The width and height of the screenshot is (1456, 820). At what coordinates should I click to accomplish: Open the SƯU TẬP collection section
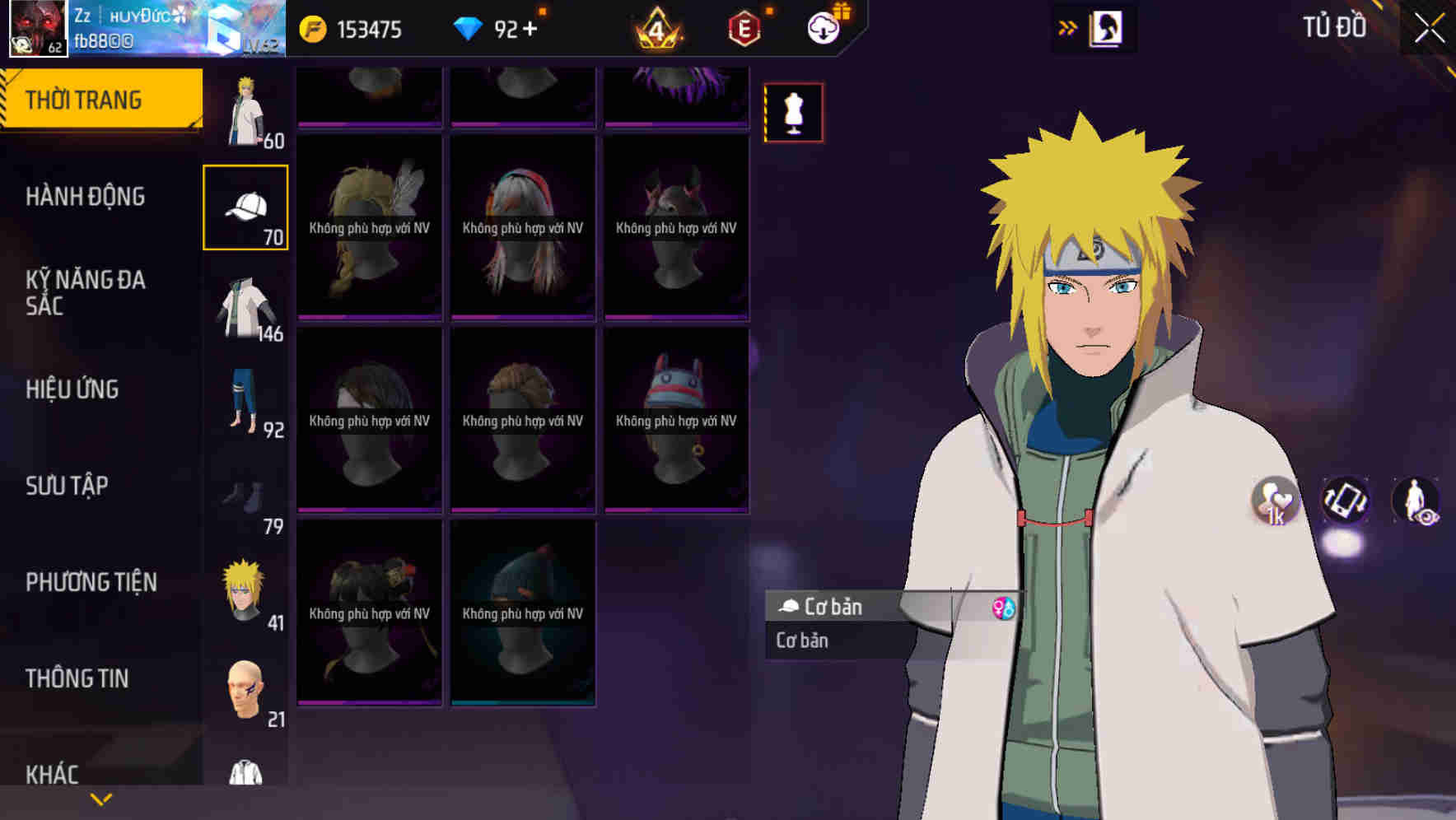tap(66, 486)
